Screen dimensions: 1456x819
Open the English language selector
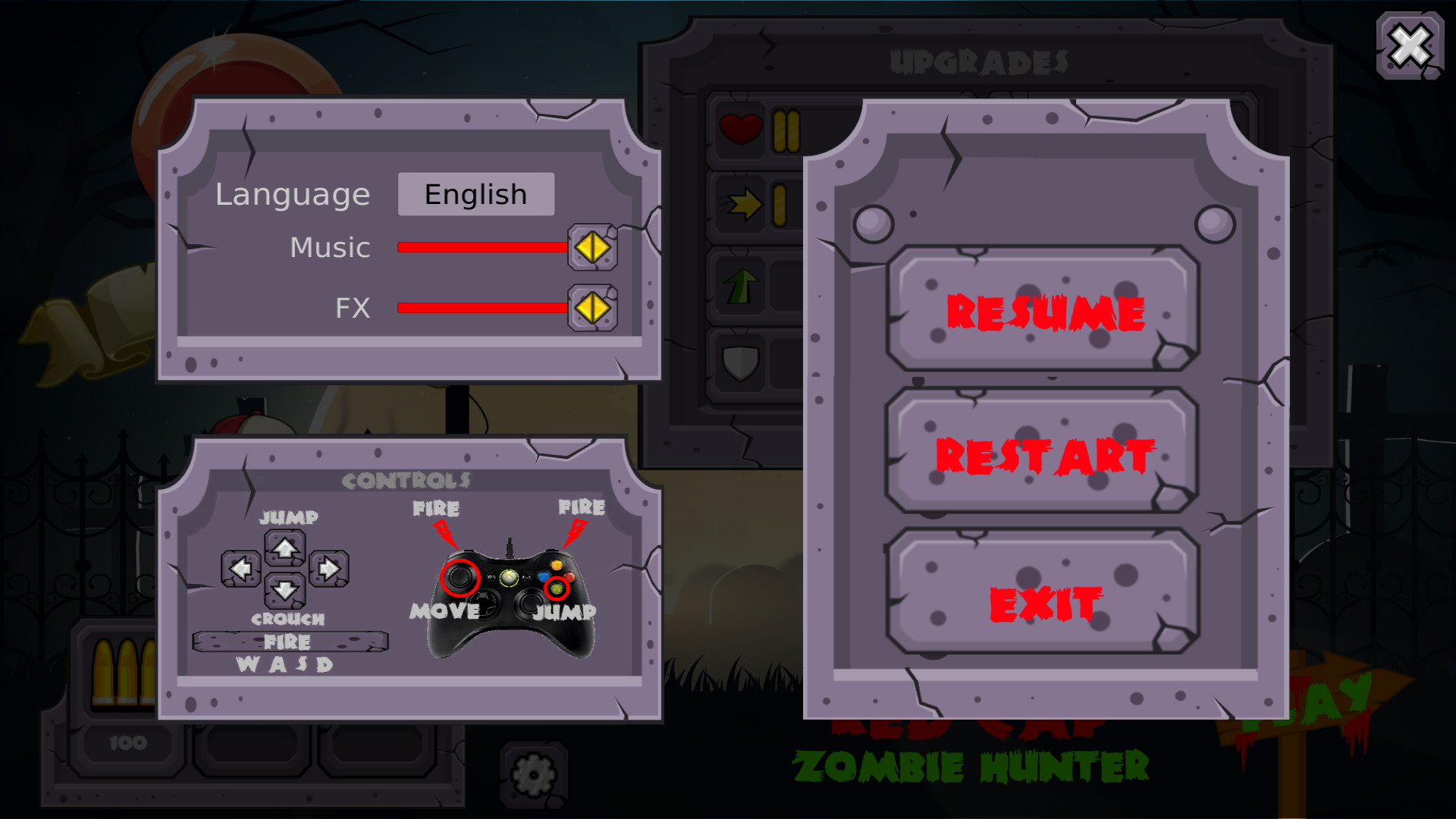475,194
